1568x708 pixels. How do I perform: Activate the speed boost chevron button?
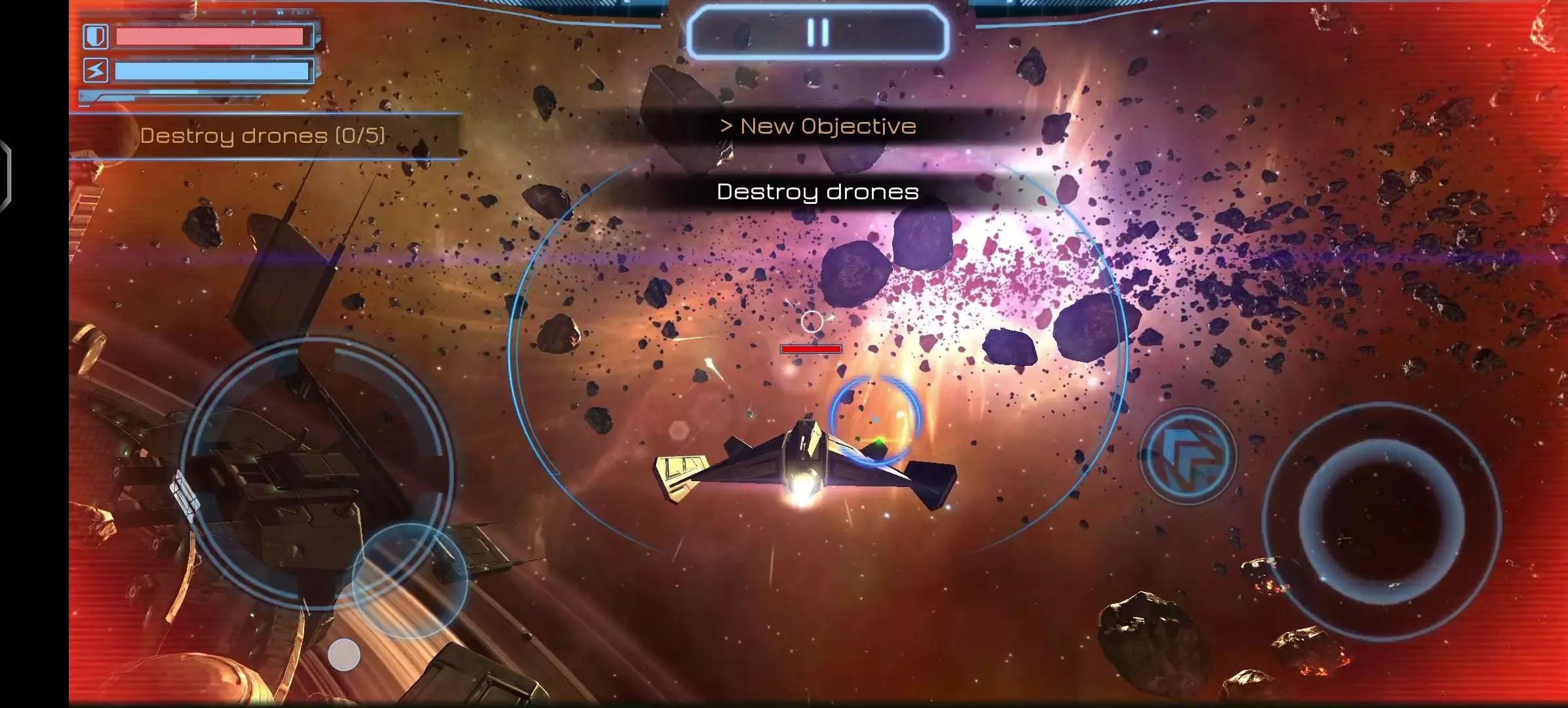[x=1188, y=456]
